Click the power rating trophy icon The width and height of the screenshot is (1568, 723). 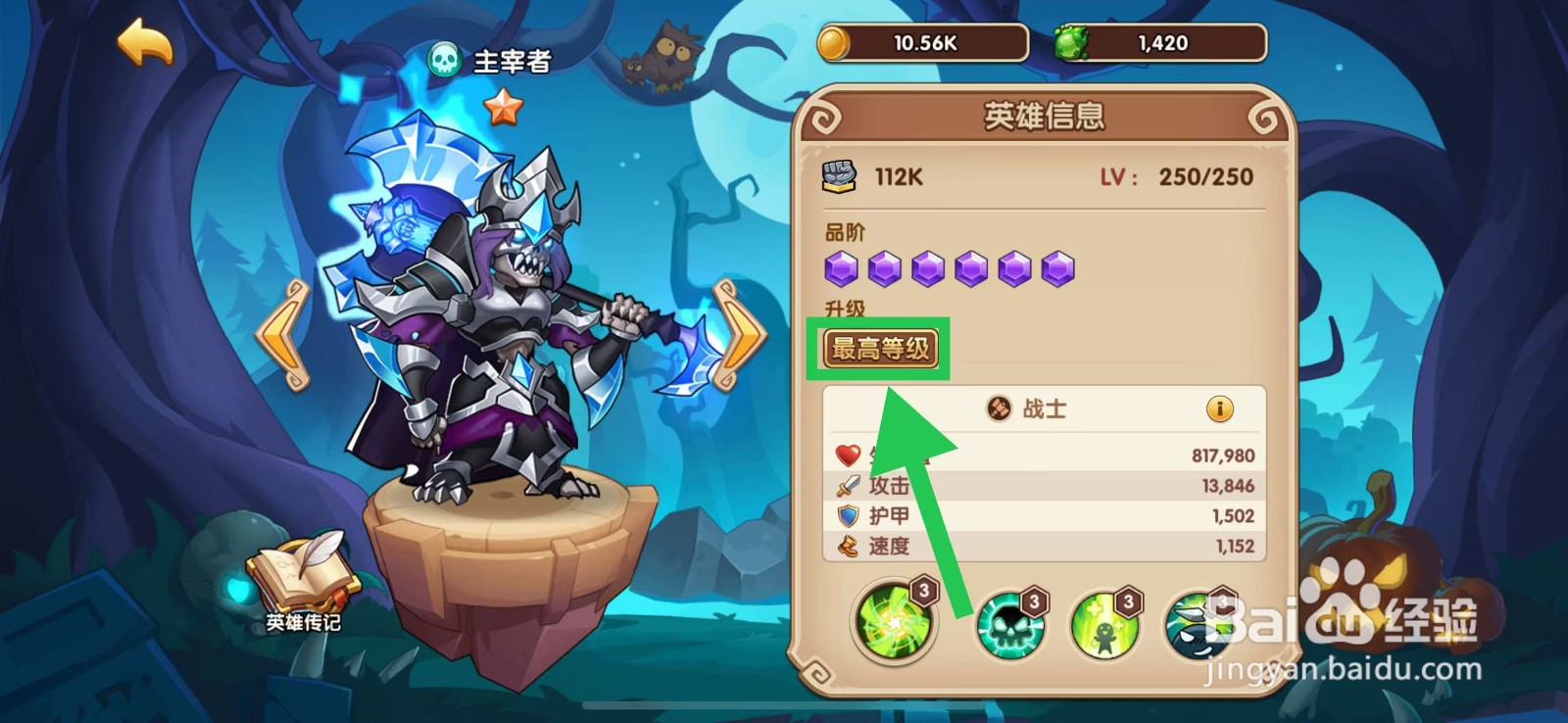(839, 174)
